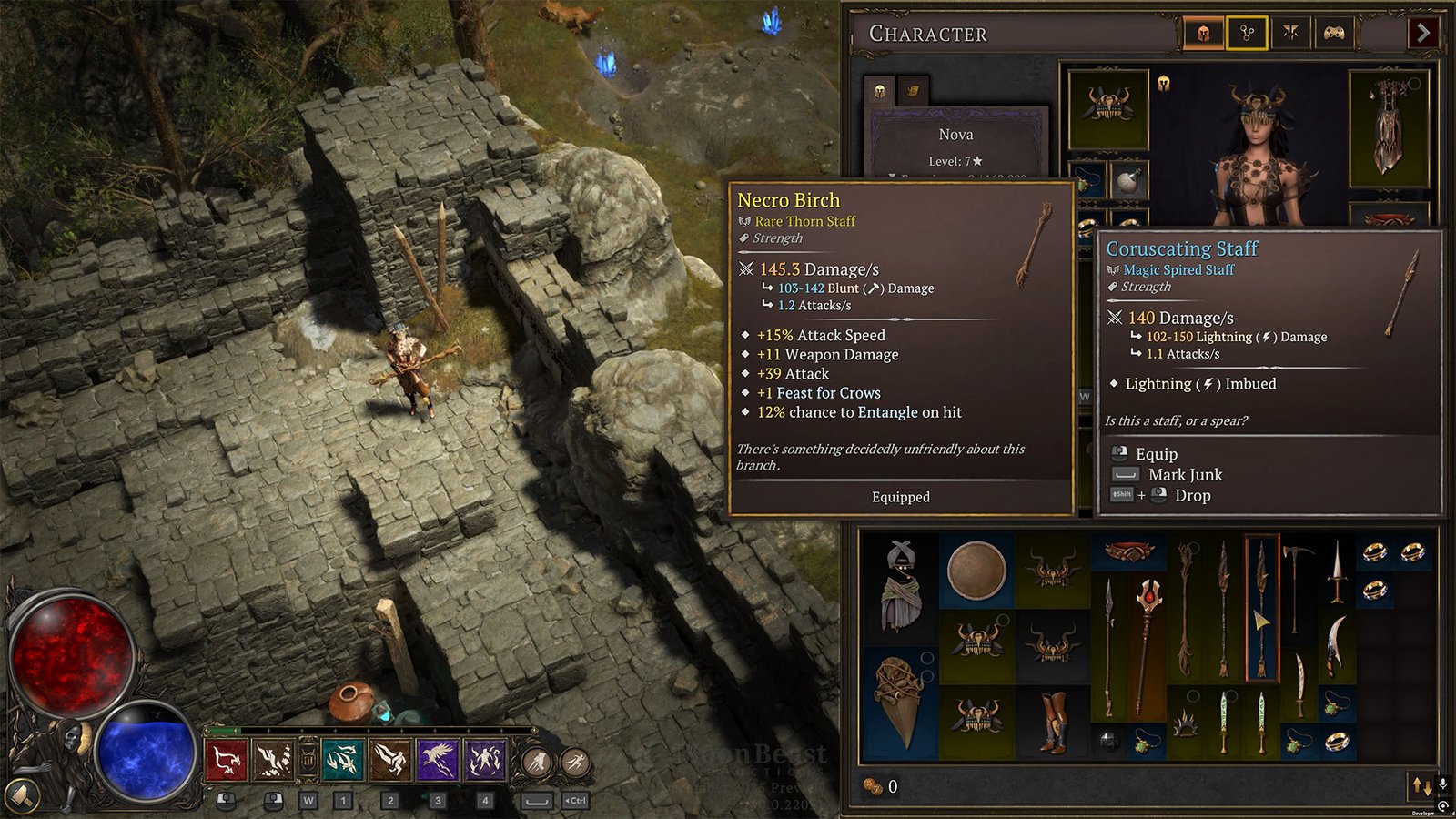This screenshot has height=819, width=1456.
Task: Open the controller settings icon
Action: click(x=1332, y=34)
